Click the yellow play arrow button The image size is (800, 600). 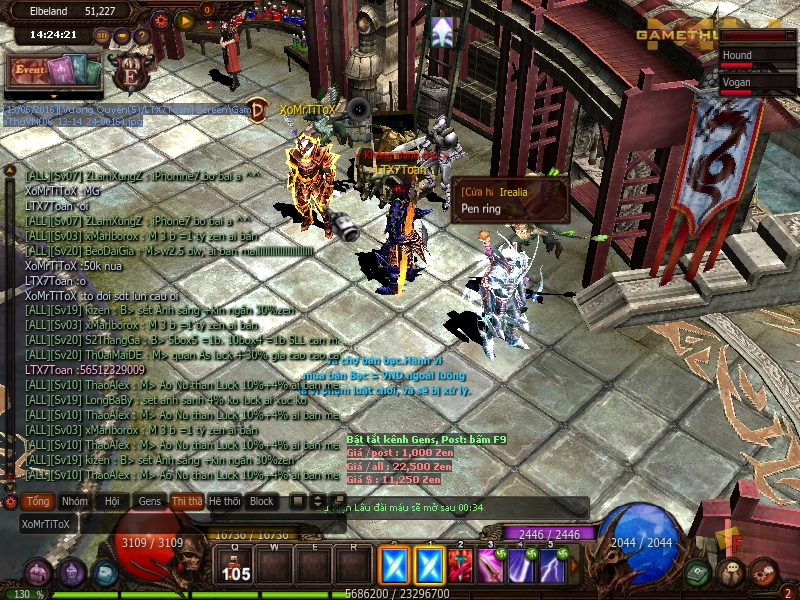tap(185, 19)
